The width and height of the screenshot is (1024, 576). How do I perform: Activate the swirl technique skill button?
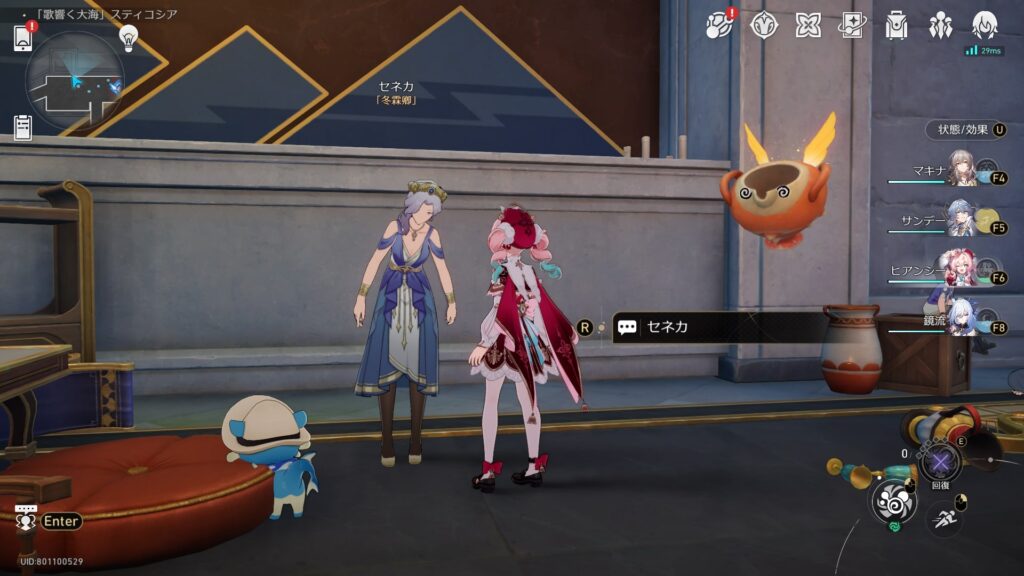coord(893,501)
